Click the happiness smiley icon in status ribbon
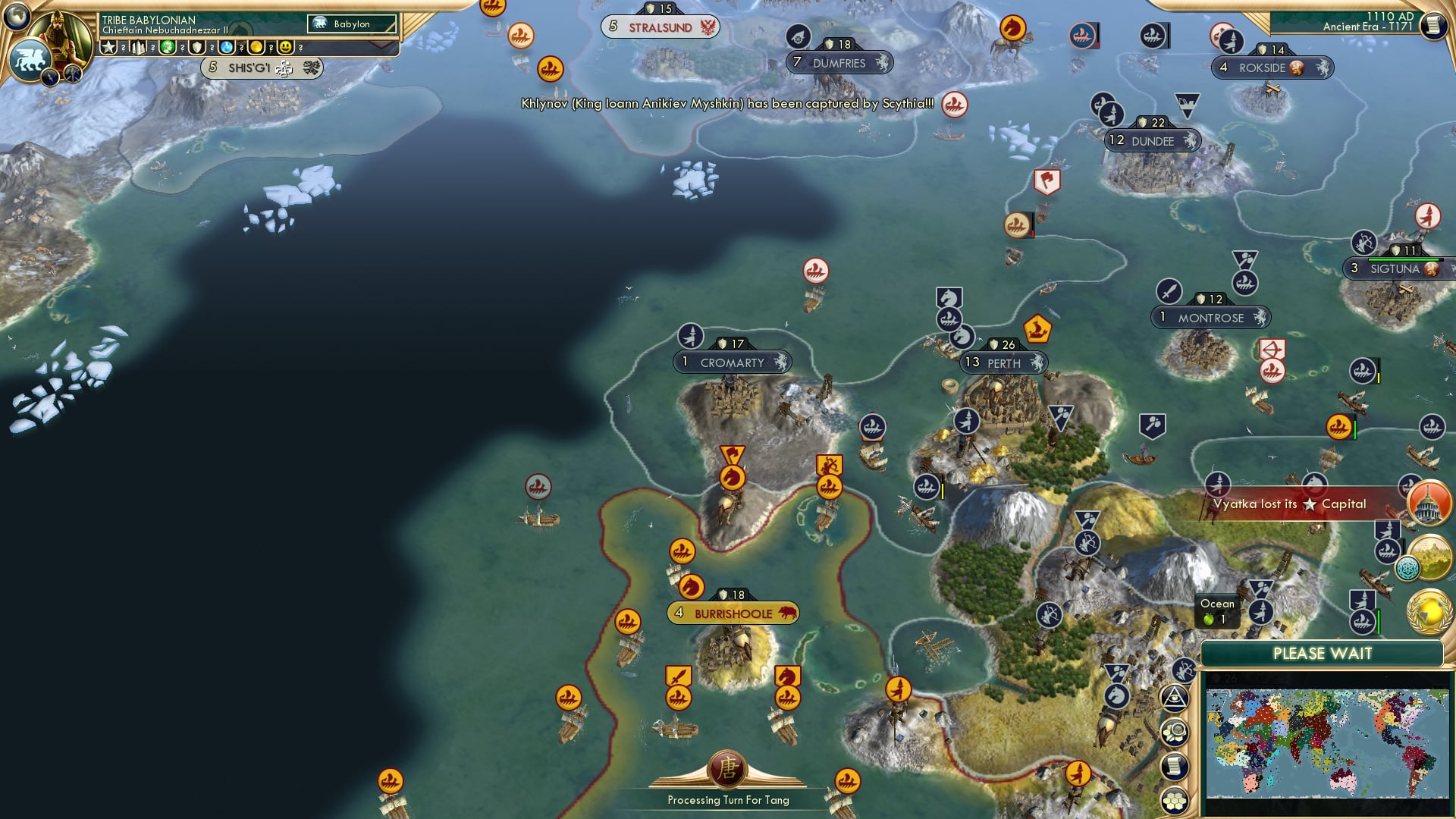Viewport: 1456px width, 819px height. point(285,47)
